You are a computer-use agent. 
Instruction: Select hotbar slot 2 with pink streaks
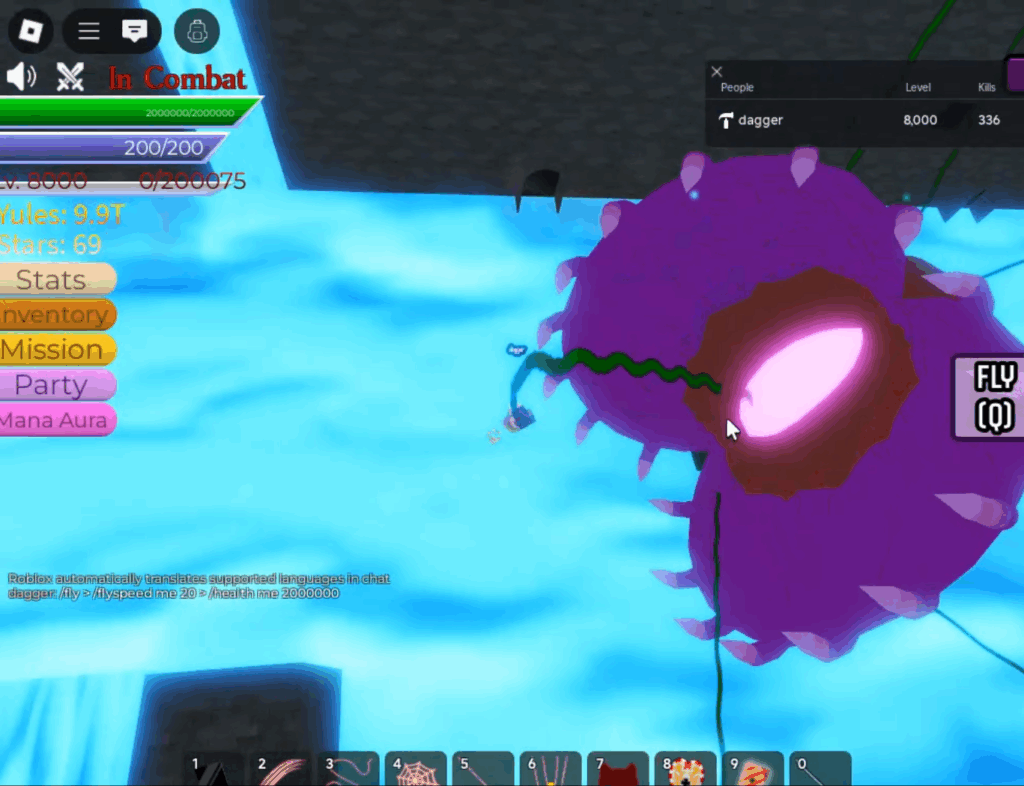[281, 769]
